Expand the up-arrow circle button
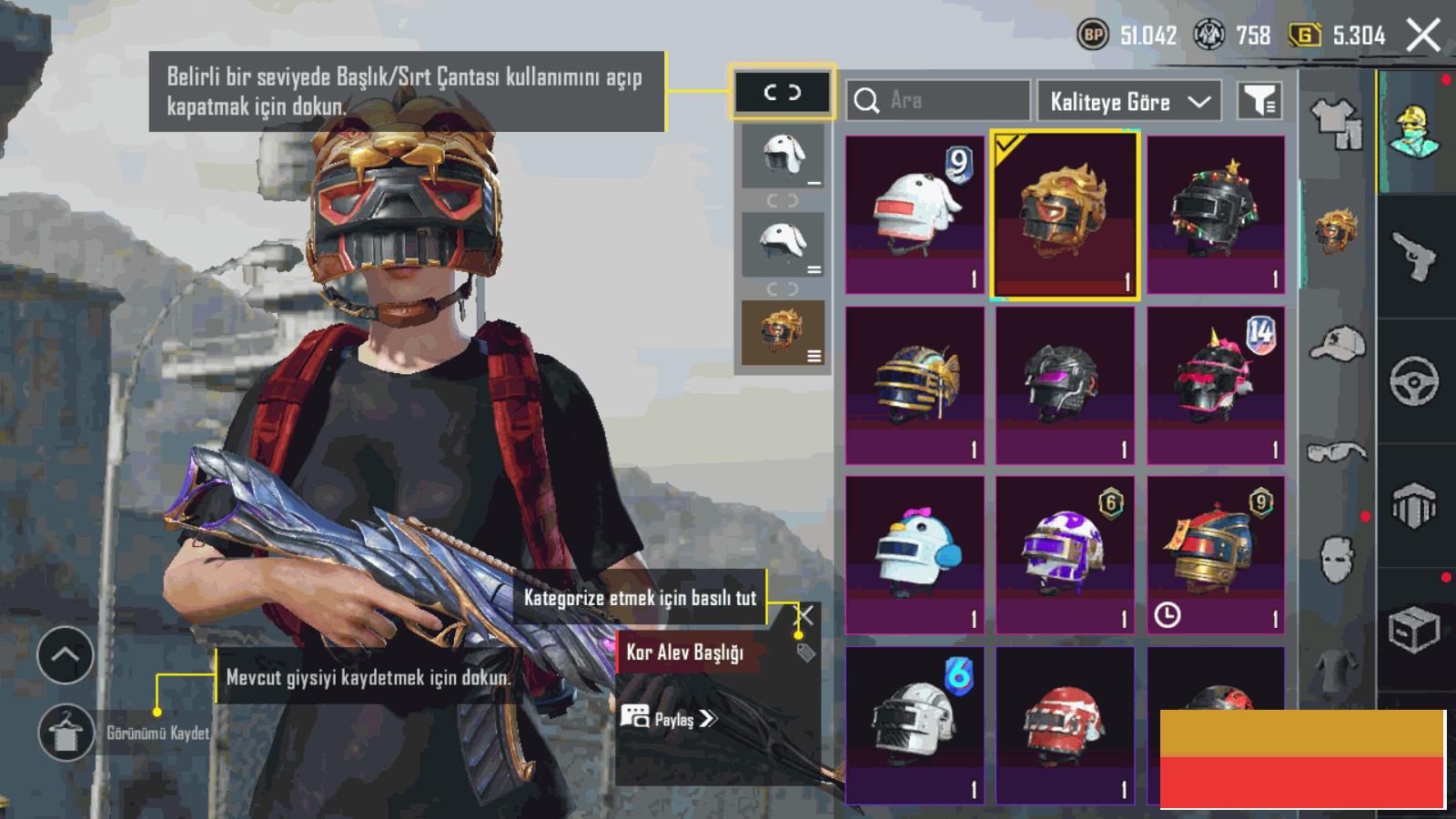Image resolution: width=1456 pixels, height=819 pixels. click(x=66, y=654)
